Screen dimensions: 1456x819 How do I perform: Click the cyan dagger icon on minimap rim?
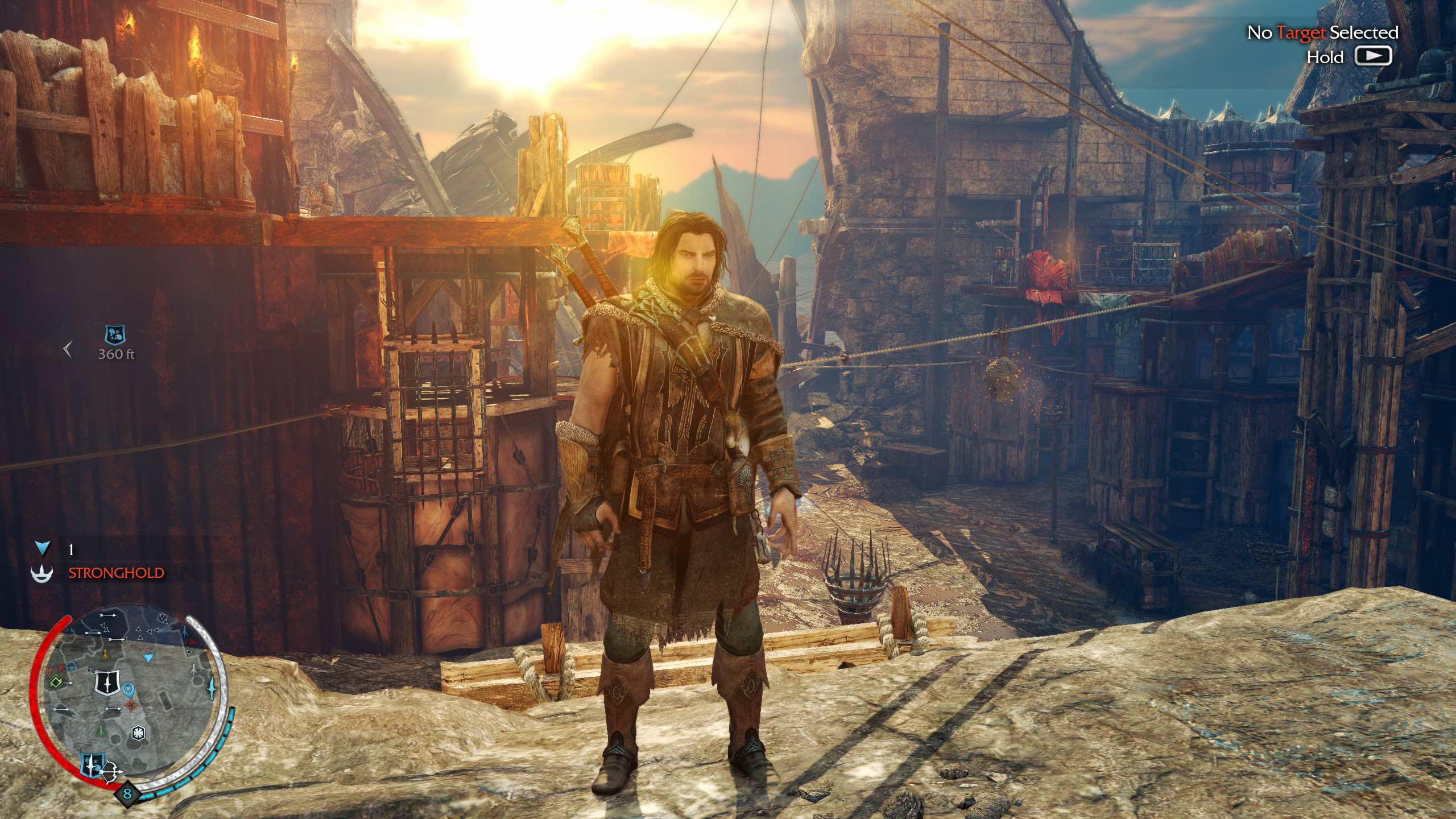pos(213,688)
